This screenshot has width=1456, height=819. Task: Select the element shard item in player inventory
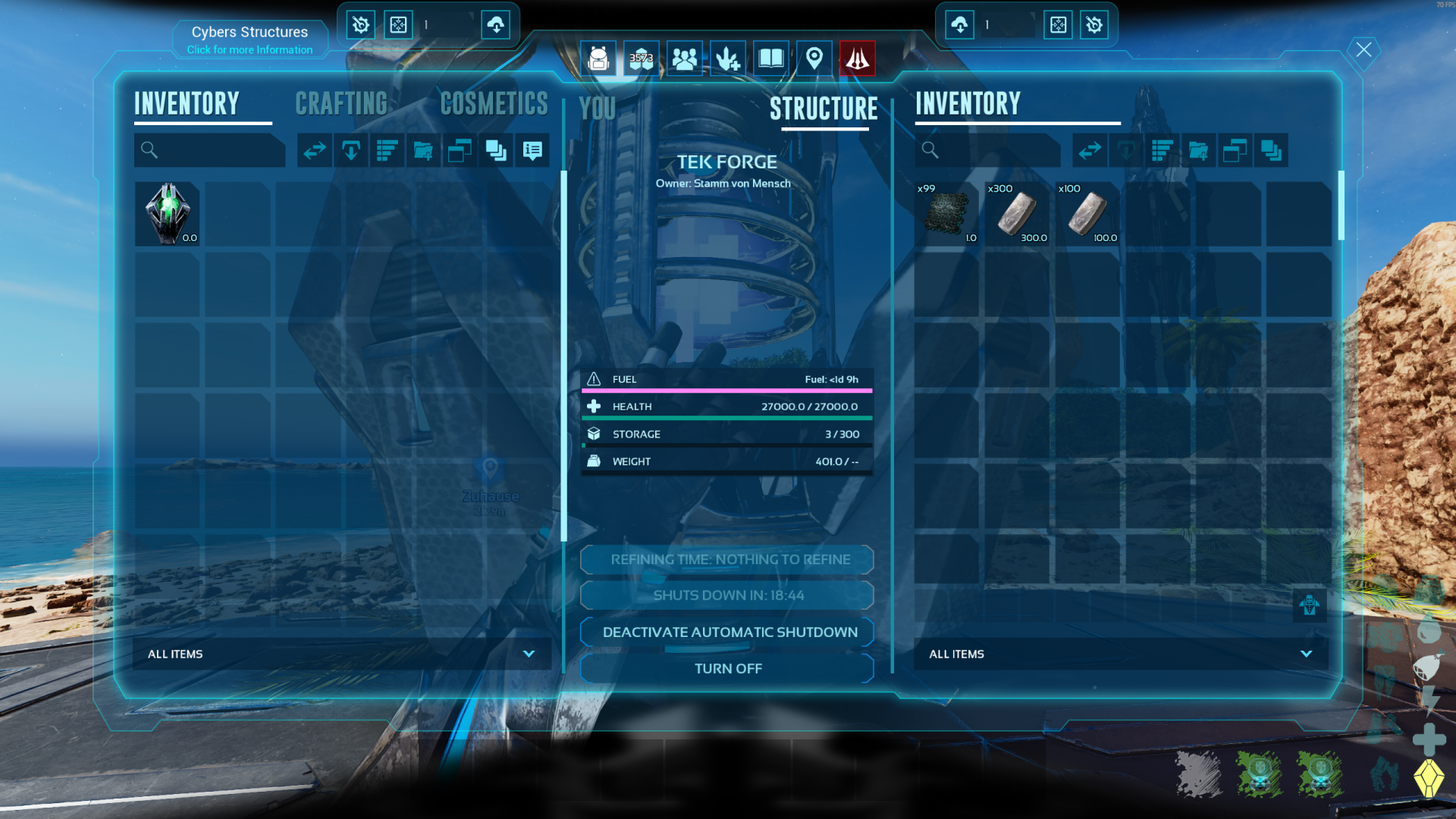(168, 214)
